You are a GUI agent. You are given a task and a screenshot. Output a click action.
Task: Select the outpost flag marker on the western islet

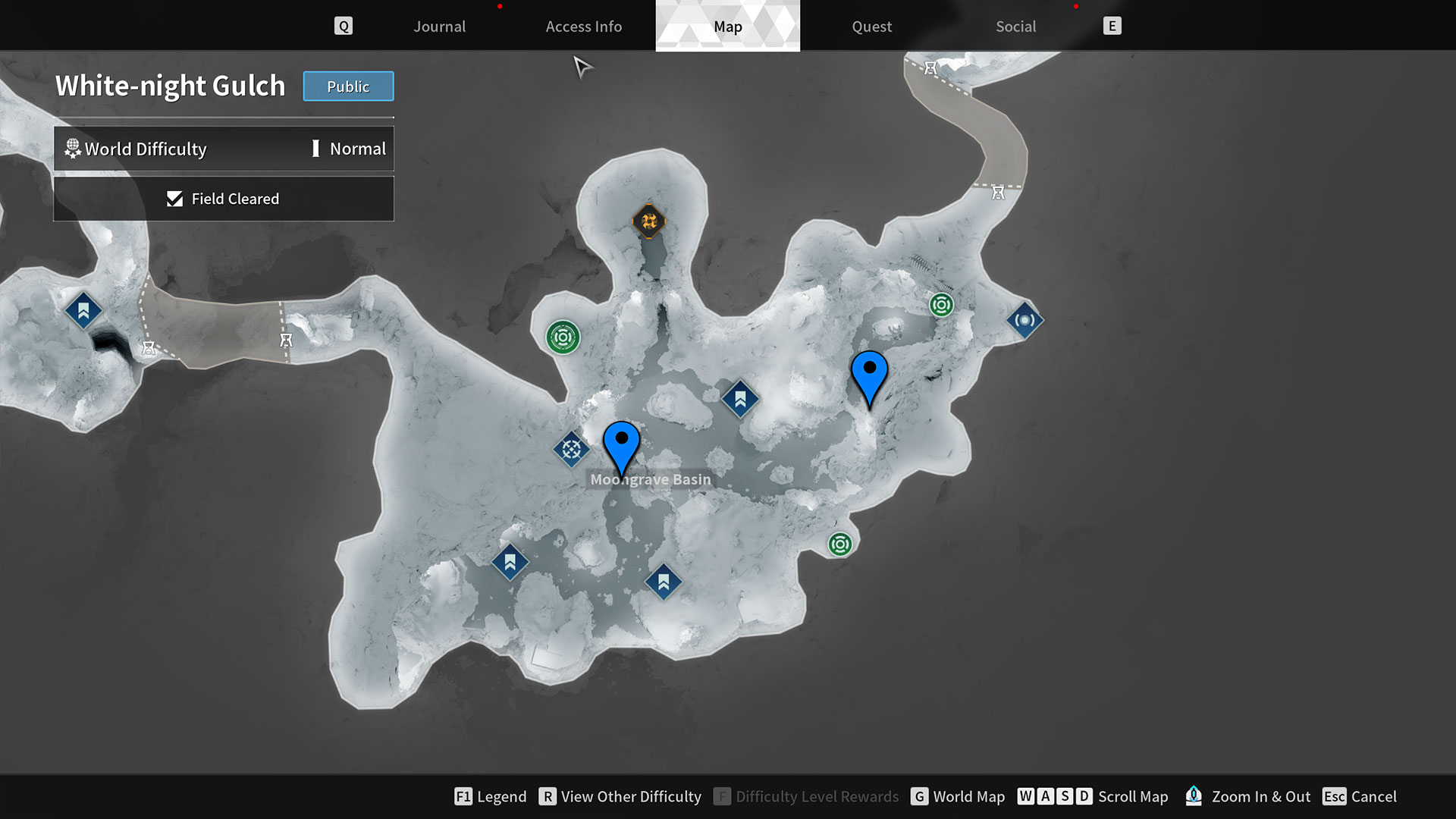pyautogui.click(x=83, y=310)
